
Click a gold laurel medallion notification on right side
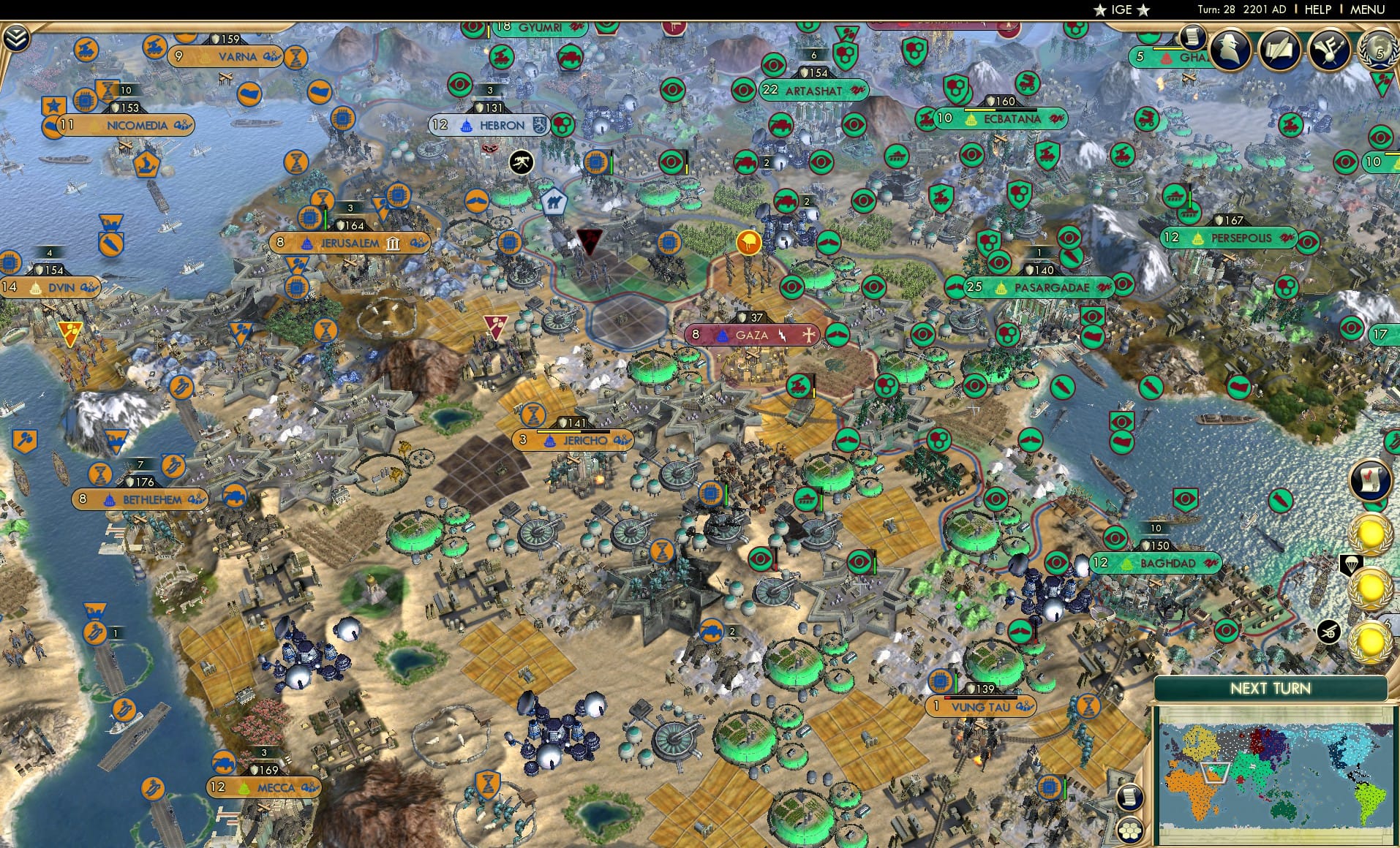point(1370,534)
